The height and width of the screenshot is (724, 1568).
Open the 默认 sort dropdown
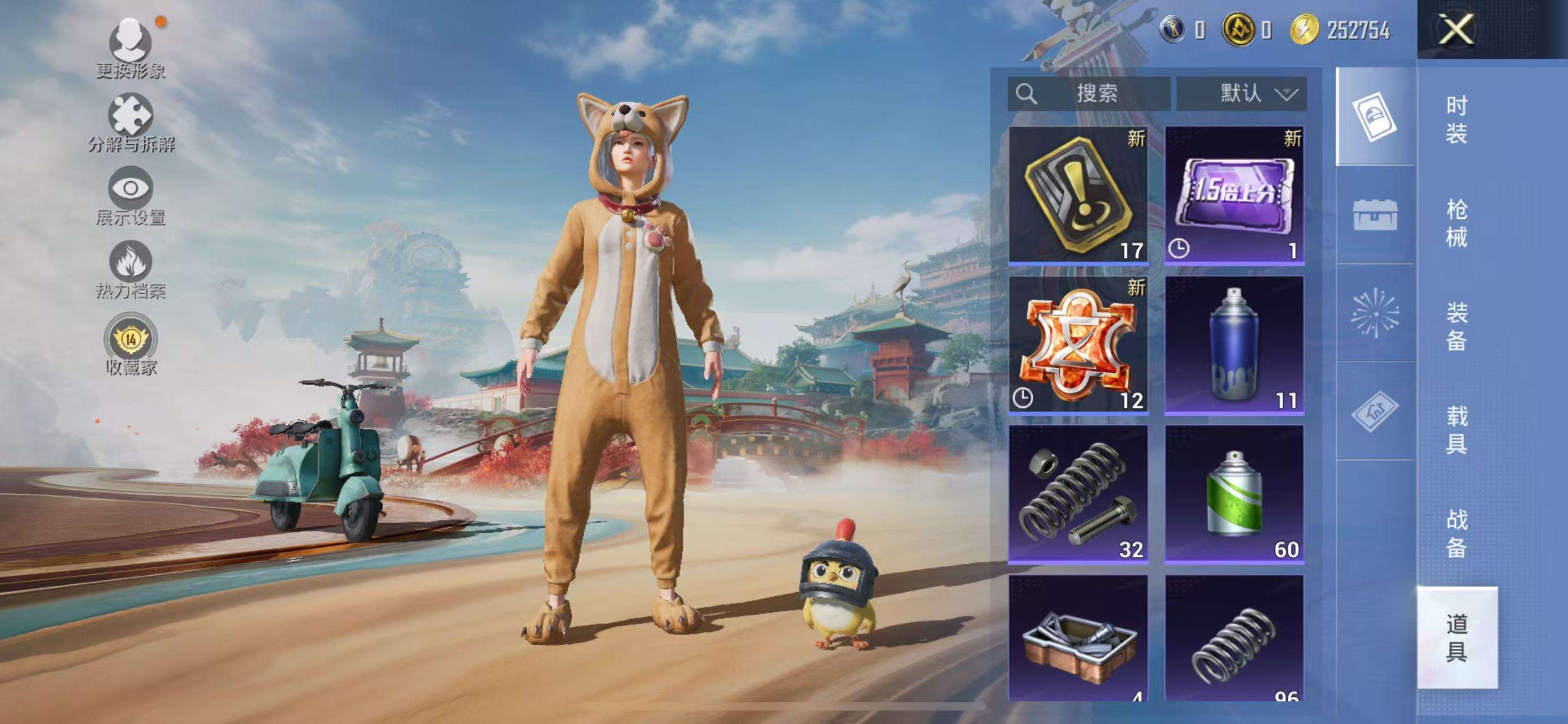[1241, 94]
